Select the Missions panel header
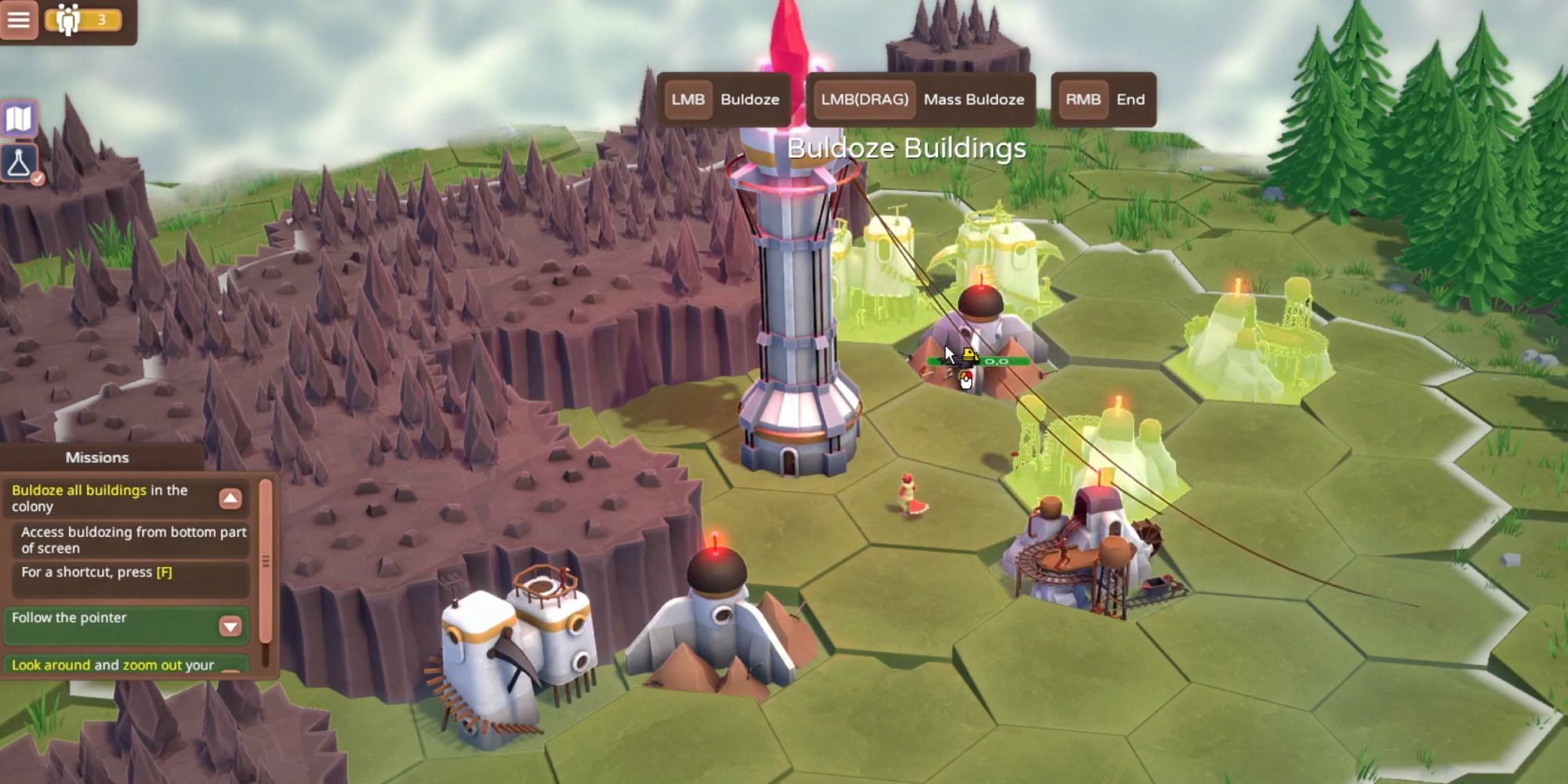This screenshot has height=784, width=1568. [x=97, y=458]
